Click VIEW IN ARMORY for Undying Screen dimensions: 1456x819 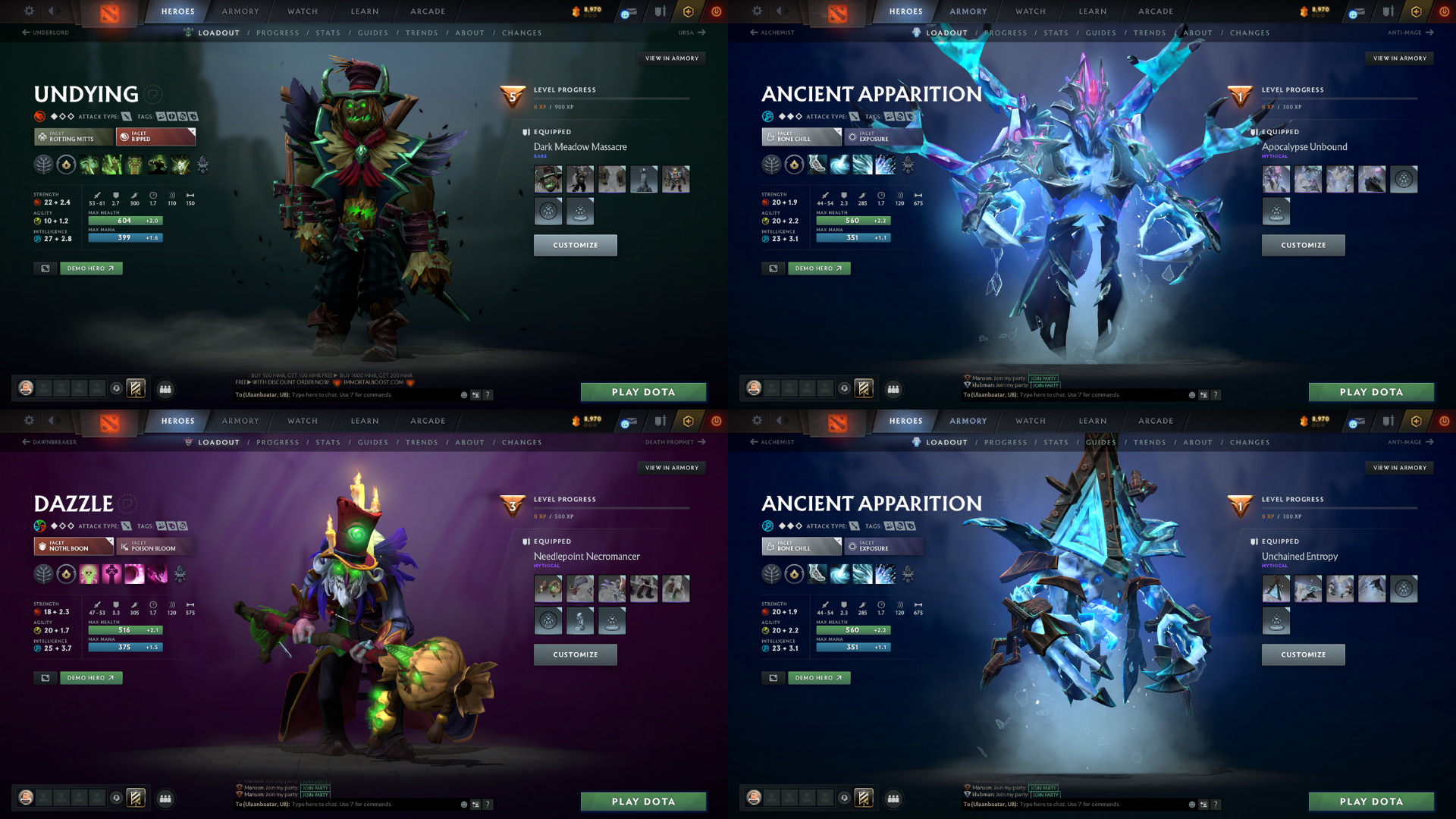coord(672,58)
